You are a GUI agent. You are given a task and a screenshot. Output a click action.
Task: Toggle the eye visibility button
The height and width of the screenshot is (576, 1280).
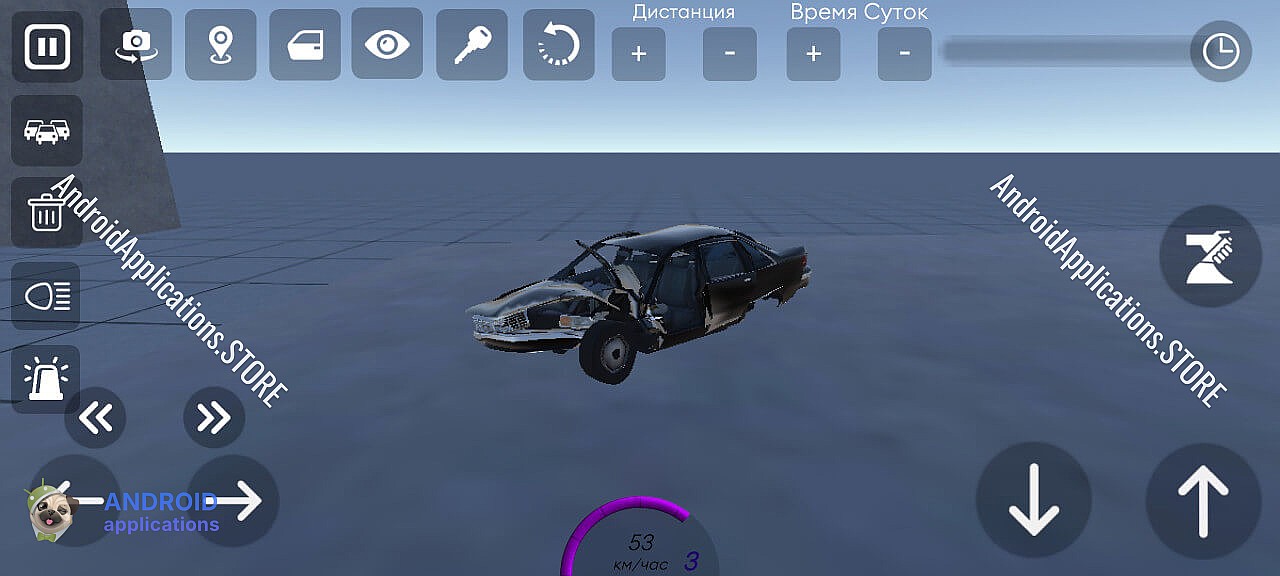[387, 44]
